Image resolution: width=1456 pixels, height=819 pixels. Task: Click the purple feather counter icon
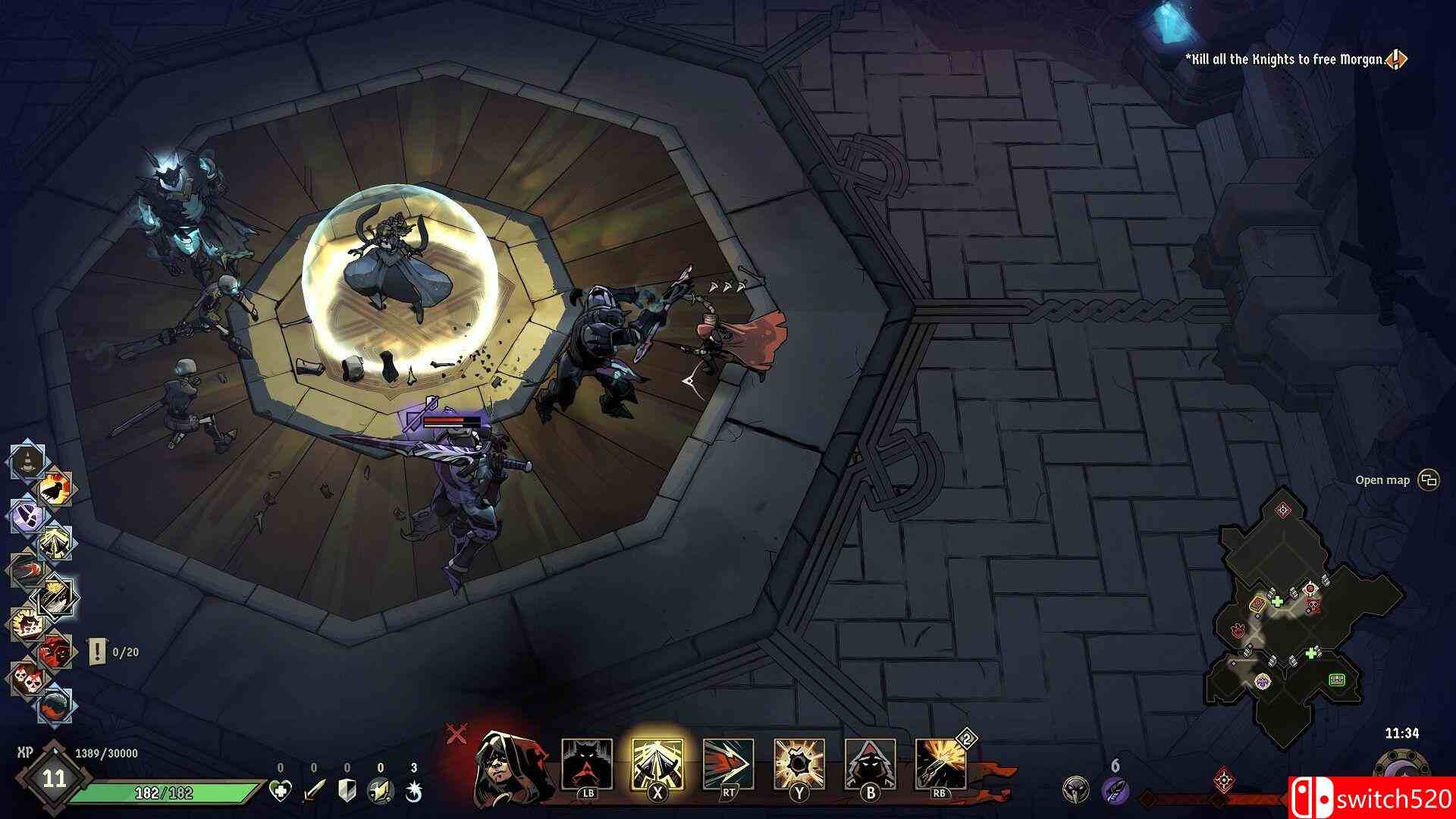[x=1115, y=792]
